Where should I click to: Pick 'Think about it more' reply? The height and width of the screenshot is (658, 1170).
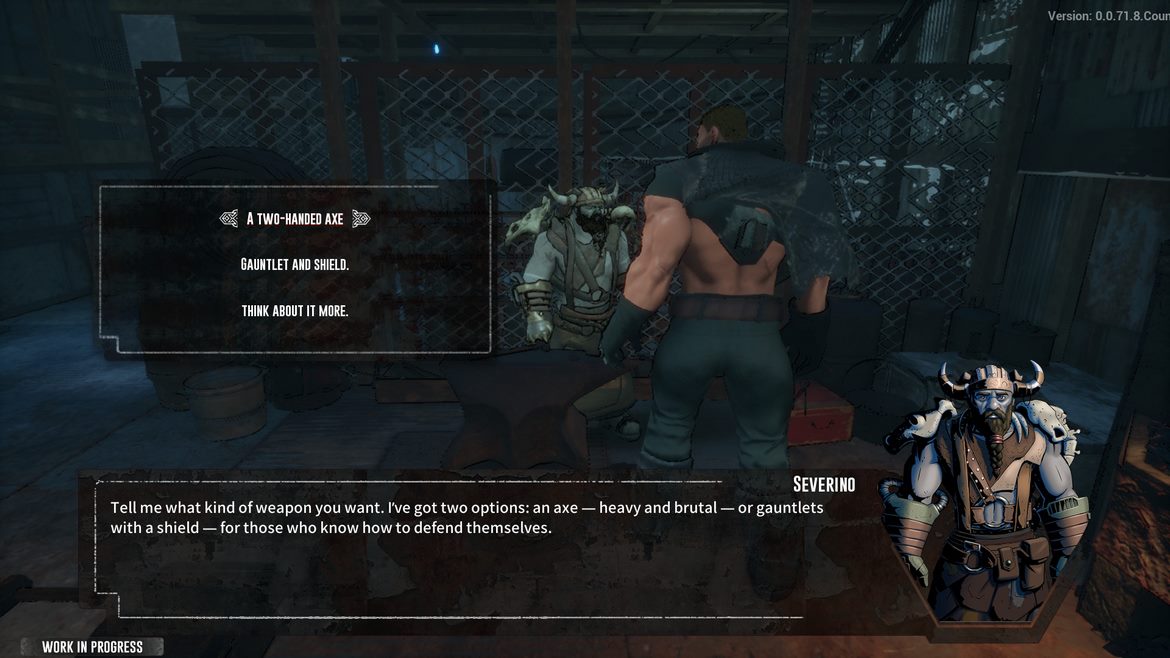tap(295, 311)
